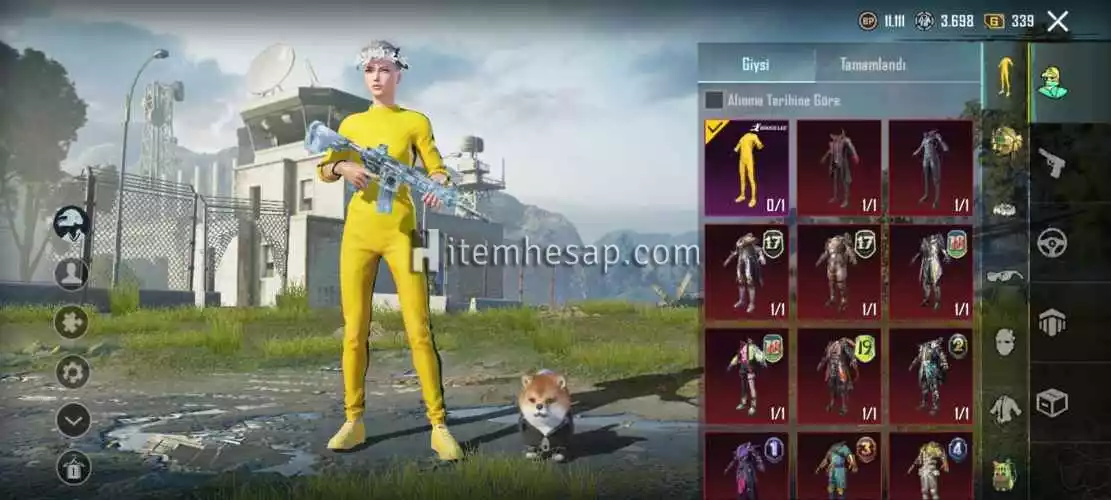Switch to the Giysi tab

[755, 65]
